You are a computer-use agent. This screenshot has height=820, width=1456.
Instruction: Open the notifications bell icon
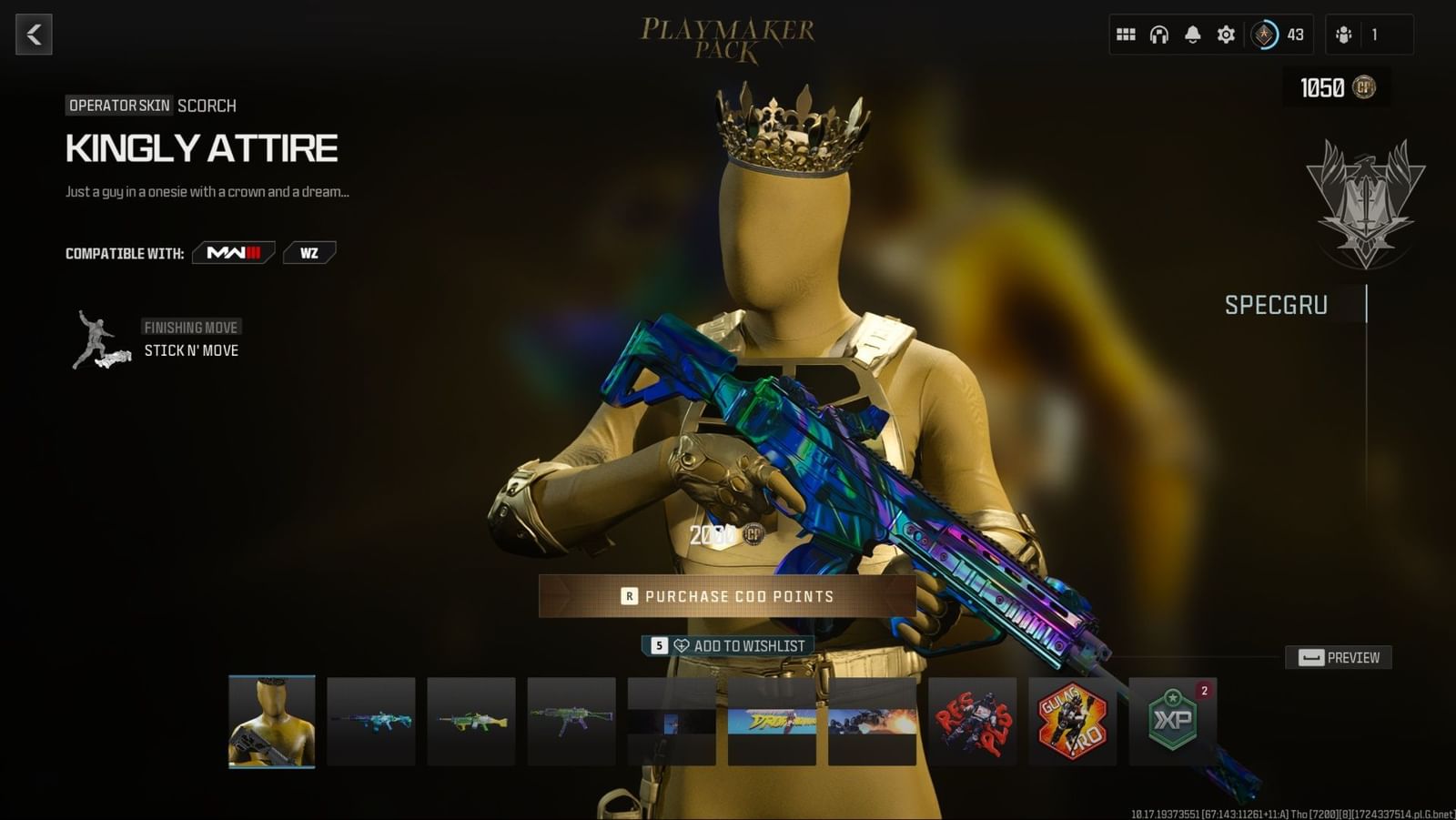tap(1190, 34)
